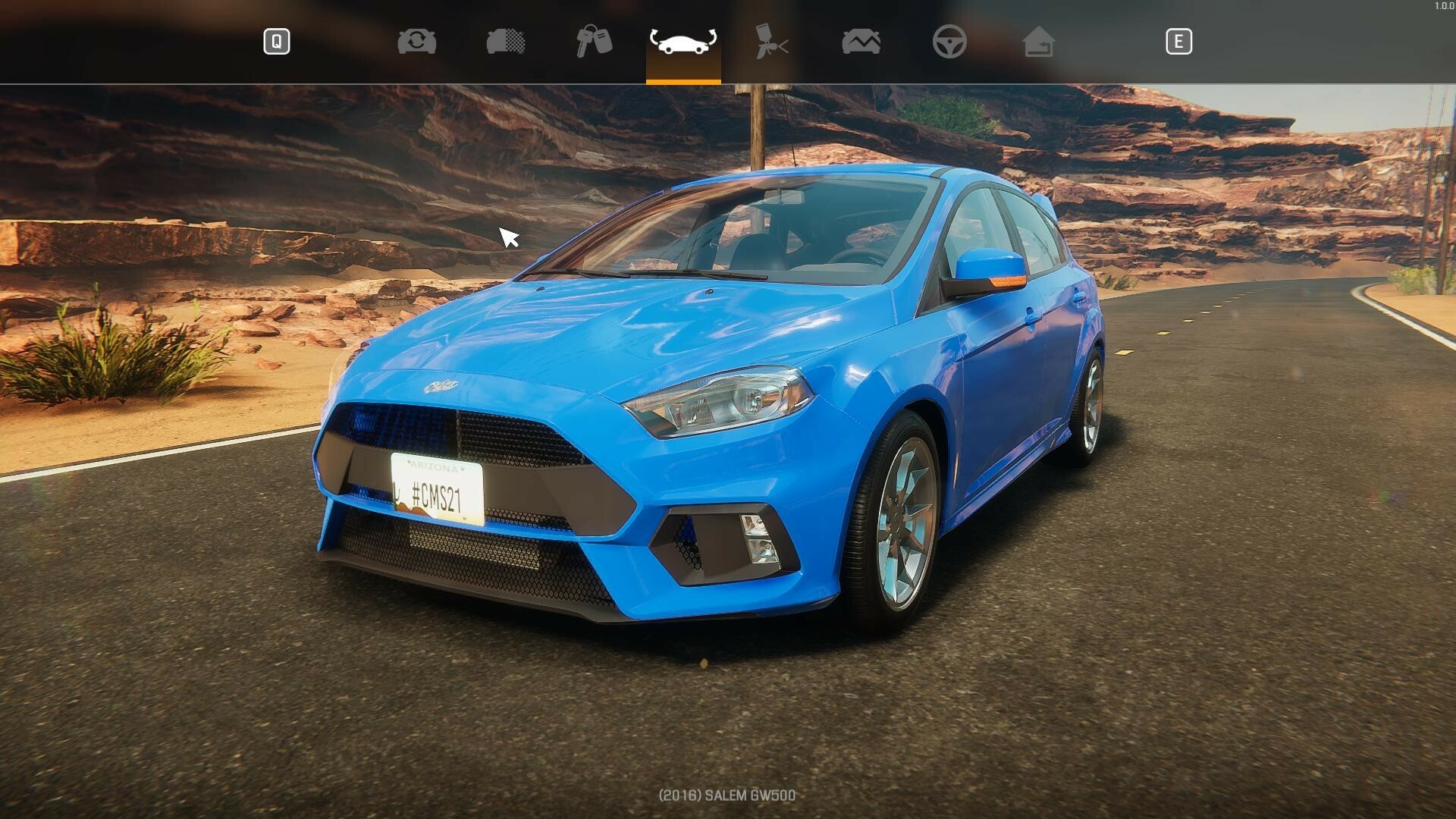
Task: Select the passenger side mirror
Action: point(986,265)
